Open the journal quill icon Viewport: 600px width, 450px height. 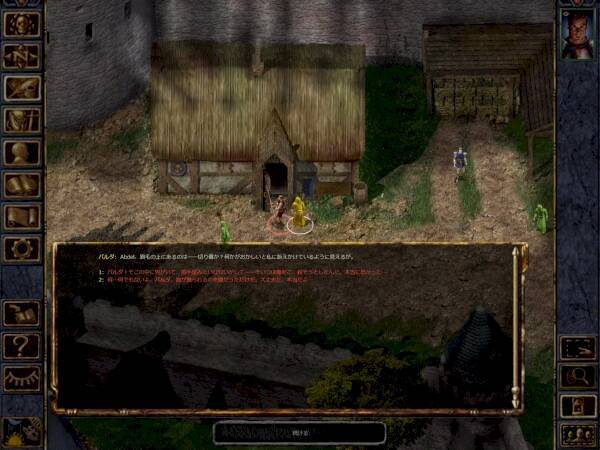click(x=22, y=88)
